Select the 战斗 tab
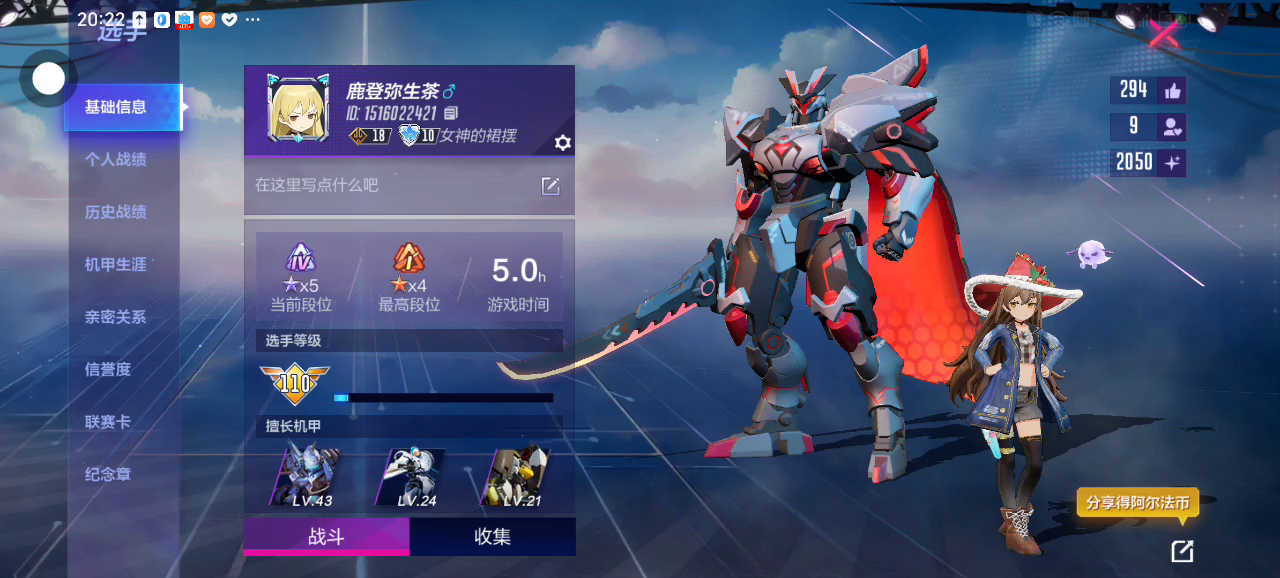1280x578 pixels. pyautogui.click(x=326, y=536)
